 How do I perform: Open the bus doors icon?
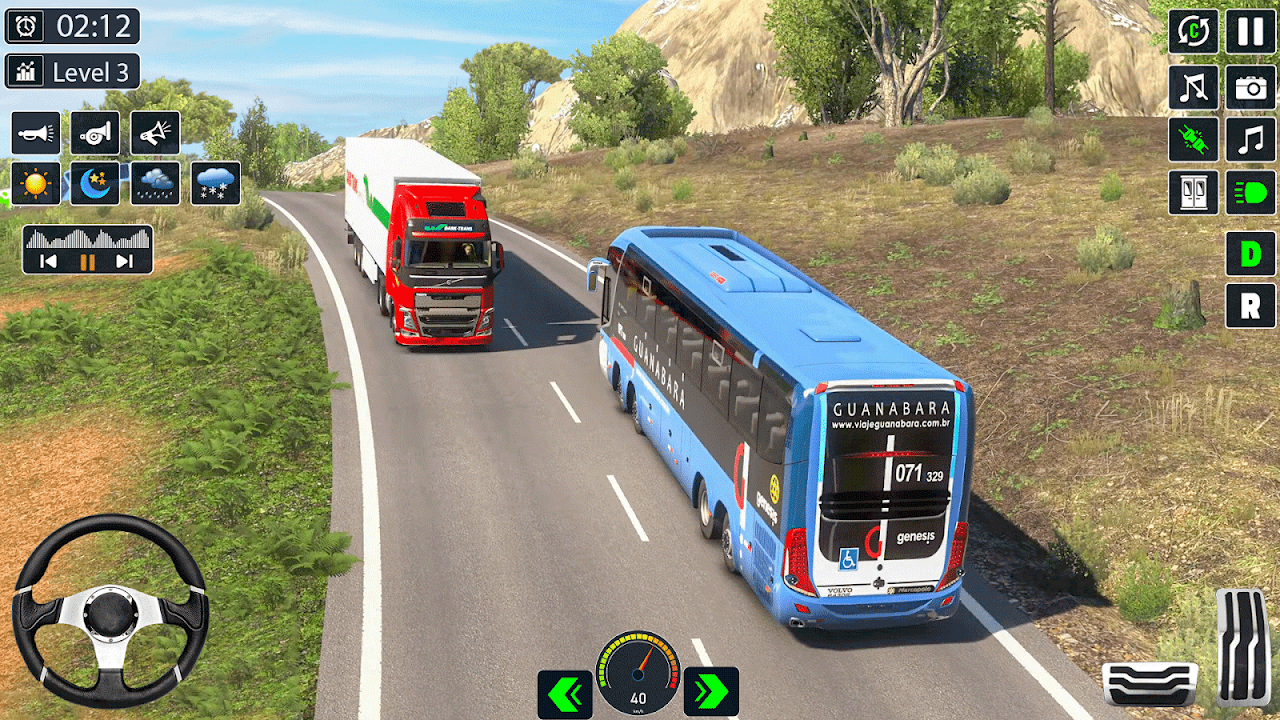1193,192
